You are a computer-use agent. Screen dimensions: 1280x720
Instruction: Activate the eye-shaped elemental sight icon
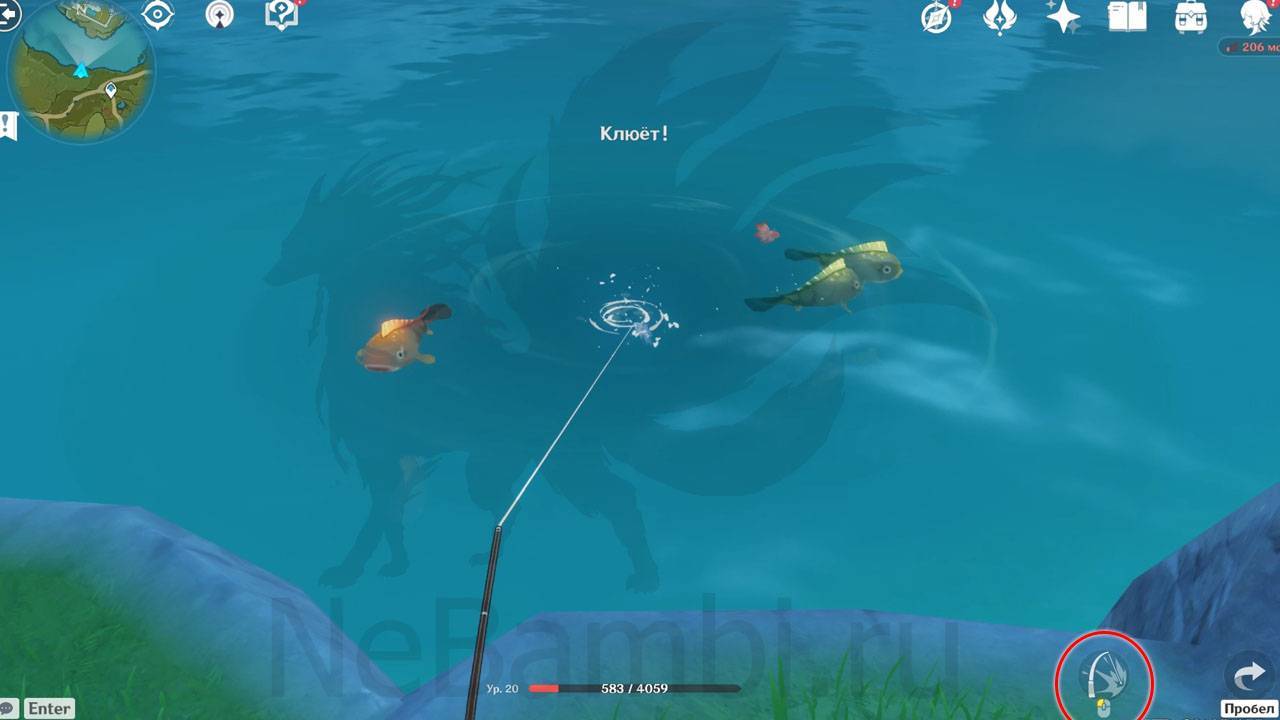[157, 15]
